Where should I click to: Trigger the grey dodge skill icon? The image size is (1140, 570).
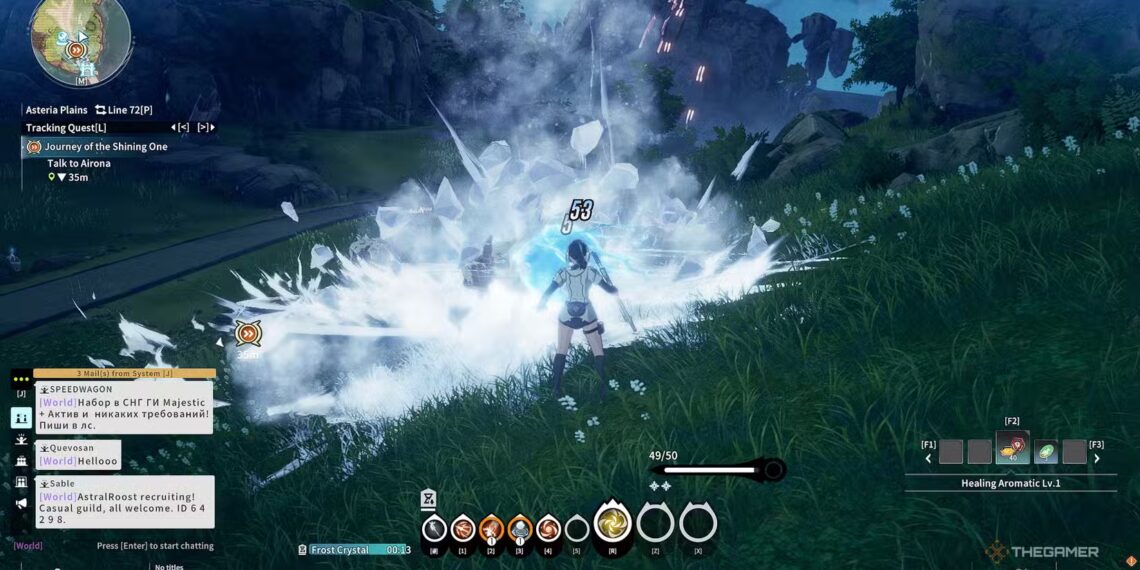433,528
